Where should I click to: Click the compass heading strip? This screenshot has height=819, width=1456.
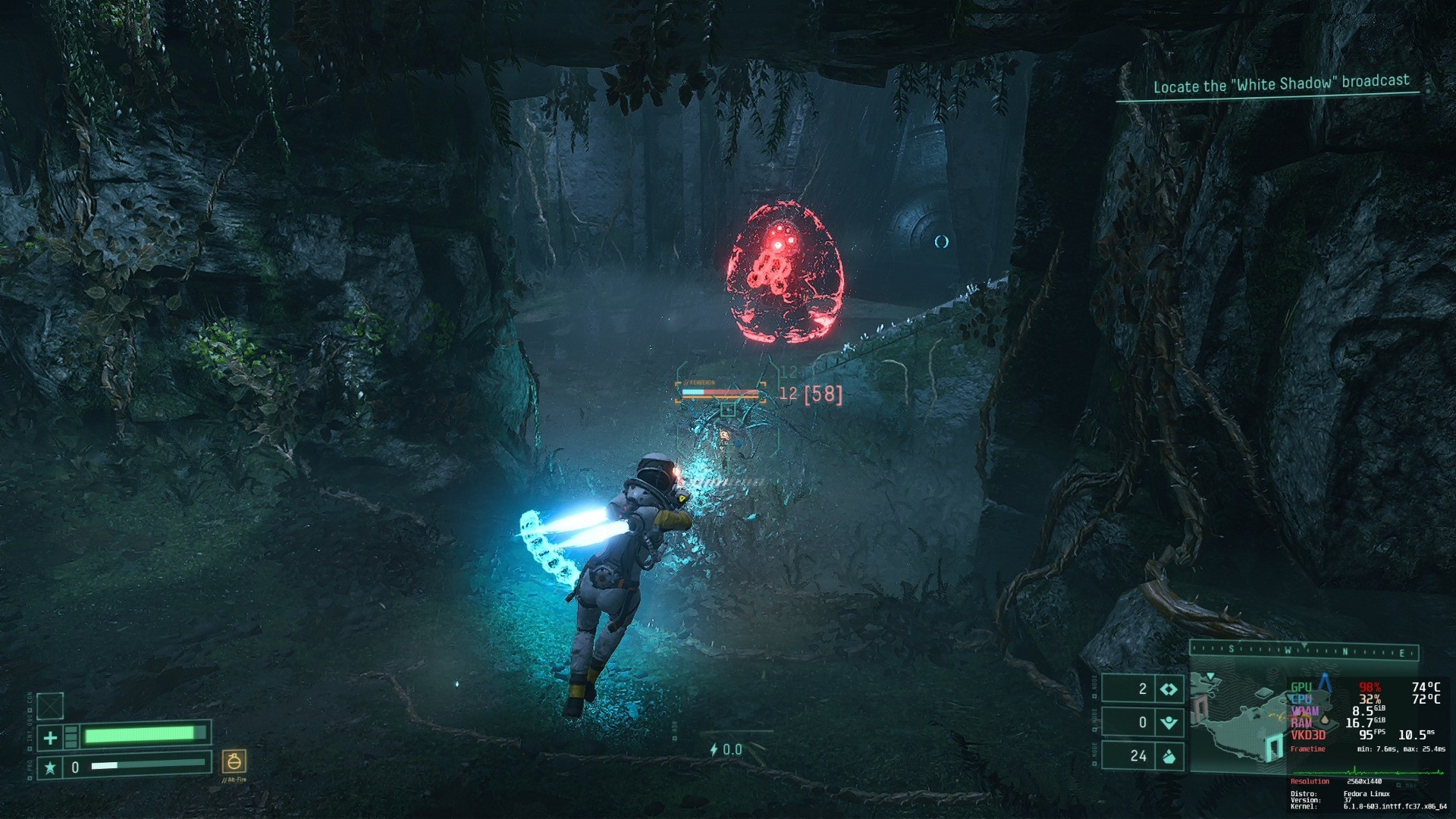coord(1304,651)
